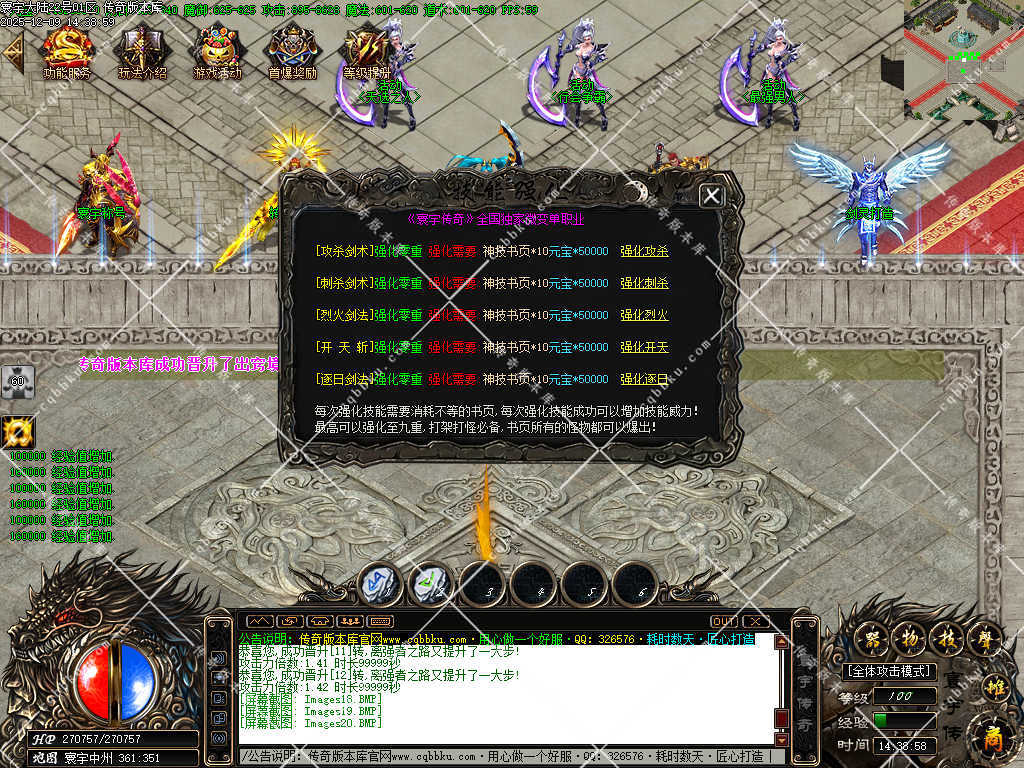Choose the 强化刺杀 enhance link
The height and width of the screenshot is (768, 1024).
[644, 283]
